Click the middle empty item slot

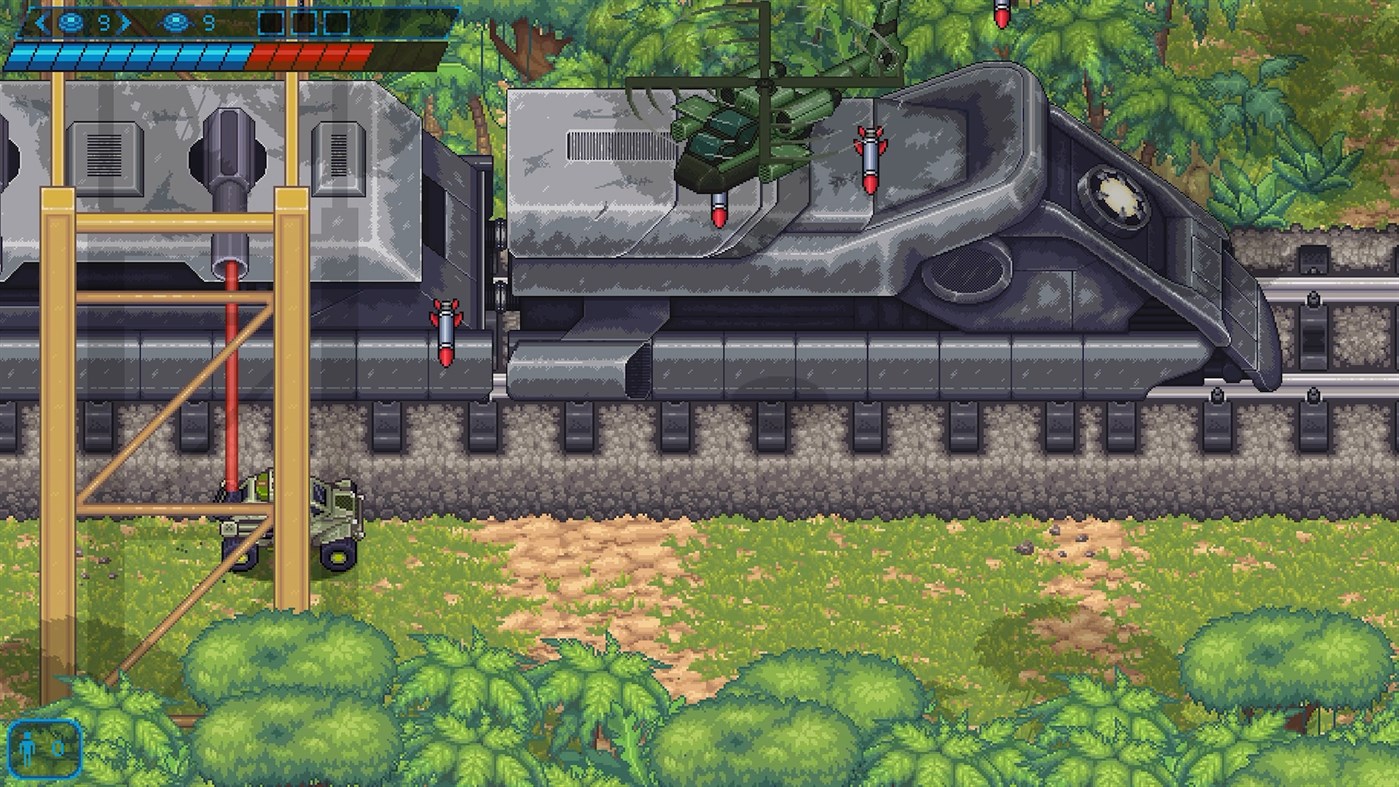coord(301,23)
